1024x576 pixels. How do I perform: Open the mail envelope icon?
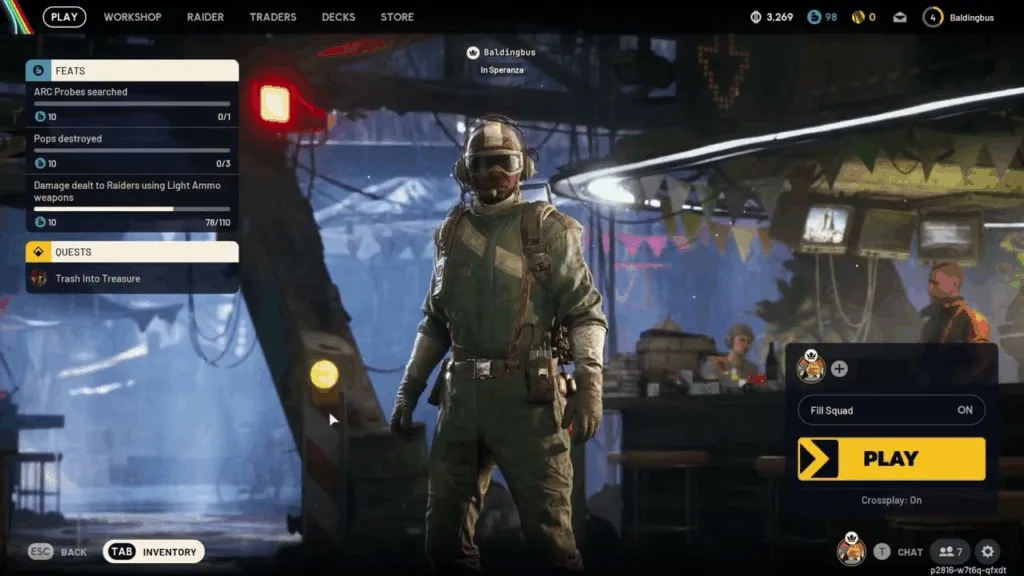[x=900, y=17]
